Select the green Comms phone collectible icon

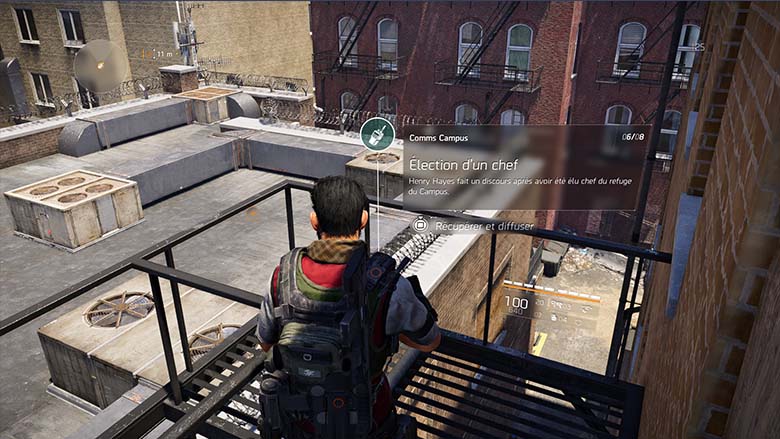pos(376,133)
